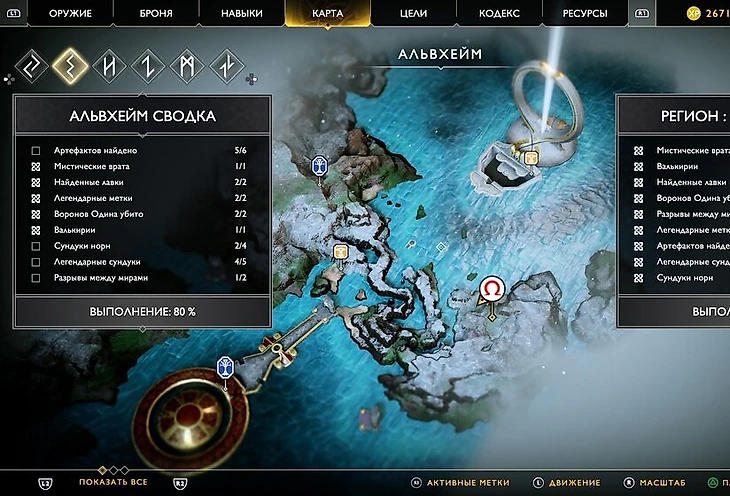Select the shop marker on the snowy central ridge
The width and height of the screenshot is (730, 496).
(341, 251)
